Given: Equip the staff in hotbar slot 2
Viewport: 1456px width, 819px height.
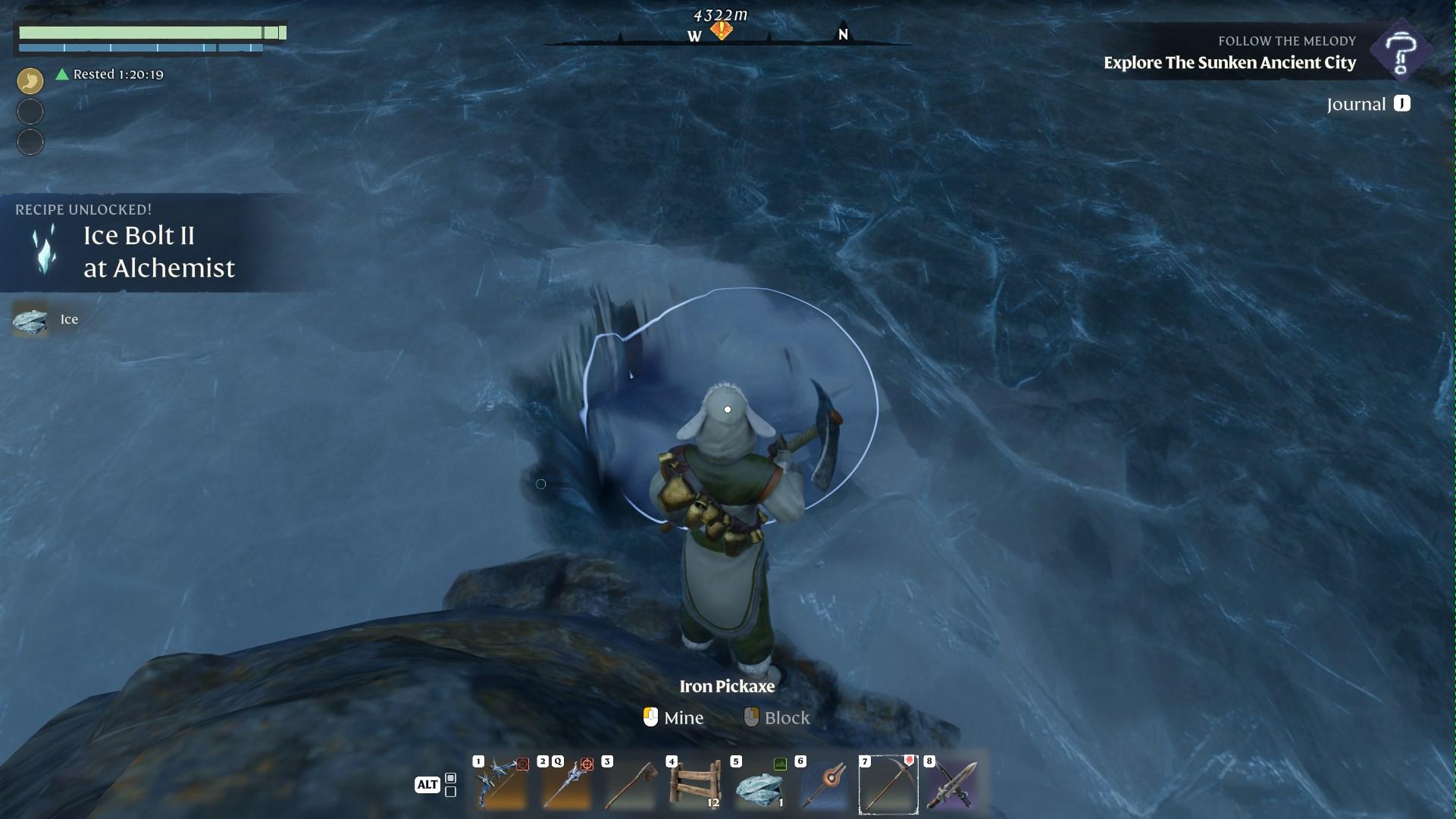Looking at the screenshot, I should click(565, 784).
